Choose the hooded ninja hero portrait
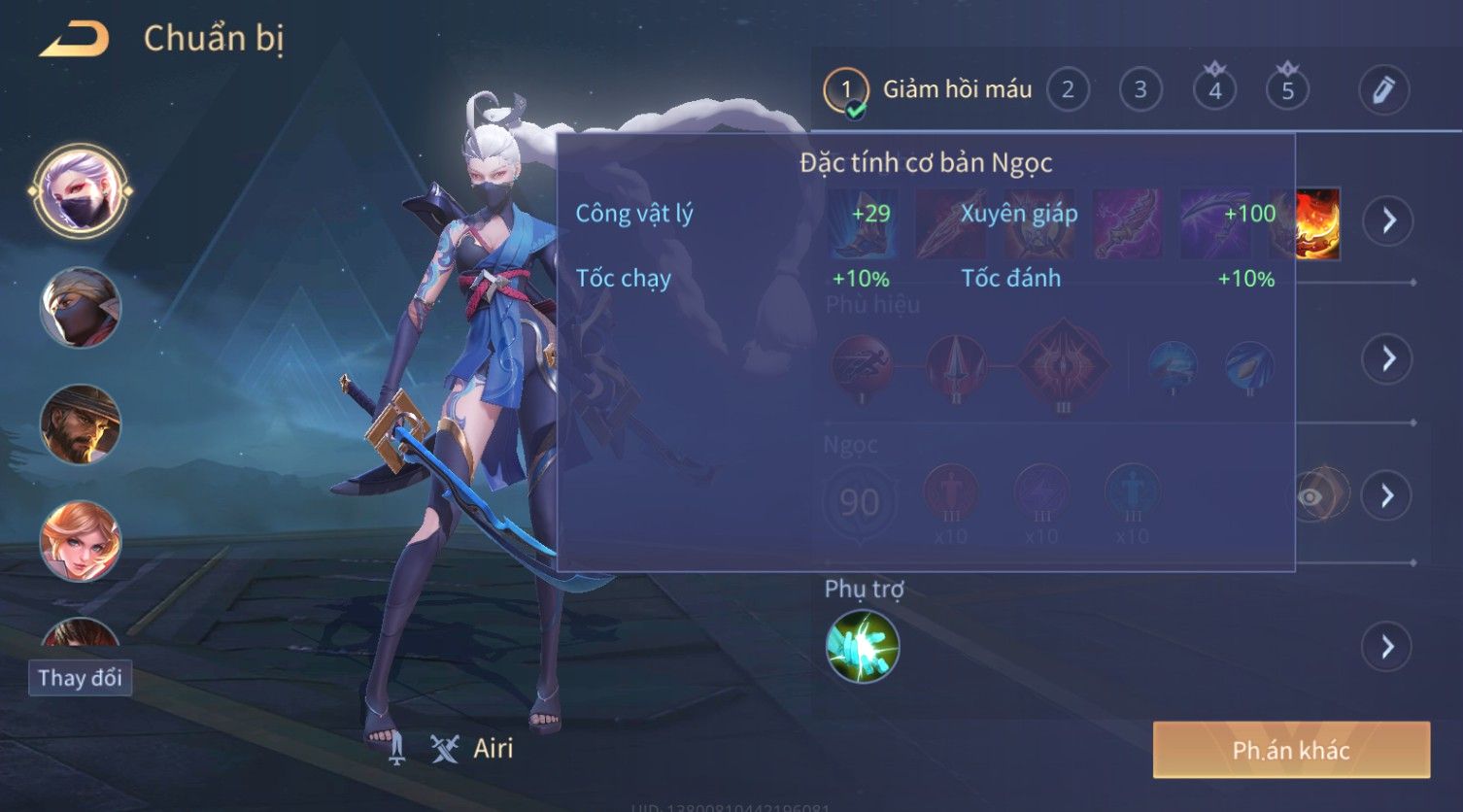The image size is (1463, 812). [80, 307]
